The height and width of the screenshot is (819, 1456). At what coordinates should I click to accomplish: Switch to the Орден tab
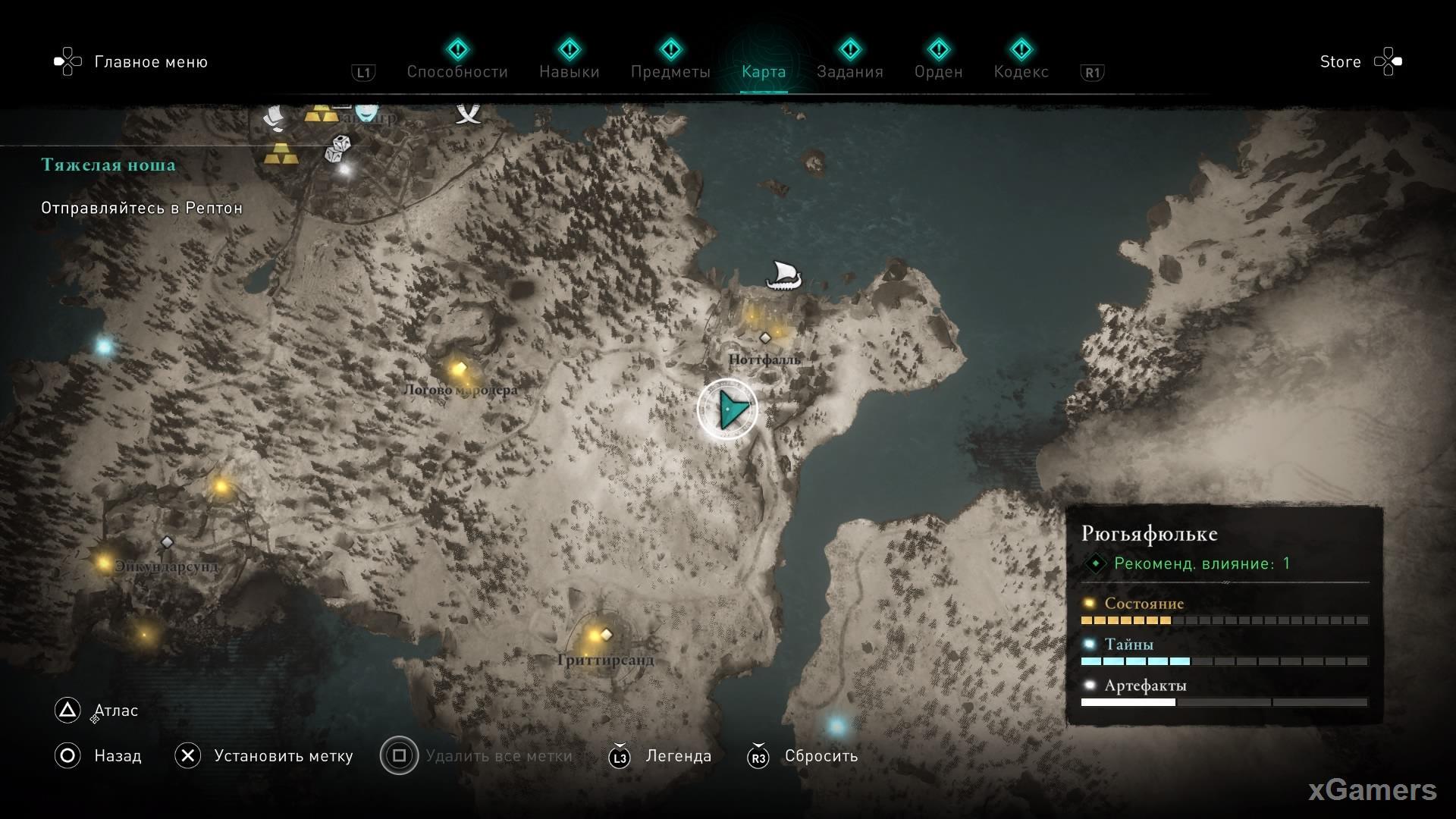pyautogui.click(x=938, y=71)
